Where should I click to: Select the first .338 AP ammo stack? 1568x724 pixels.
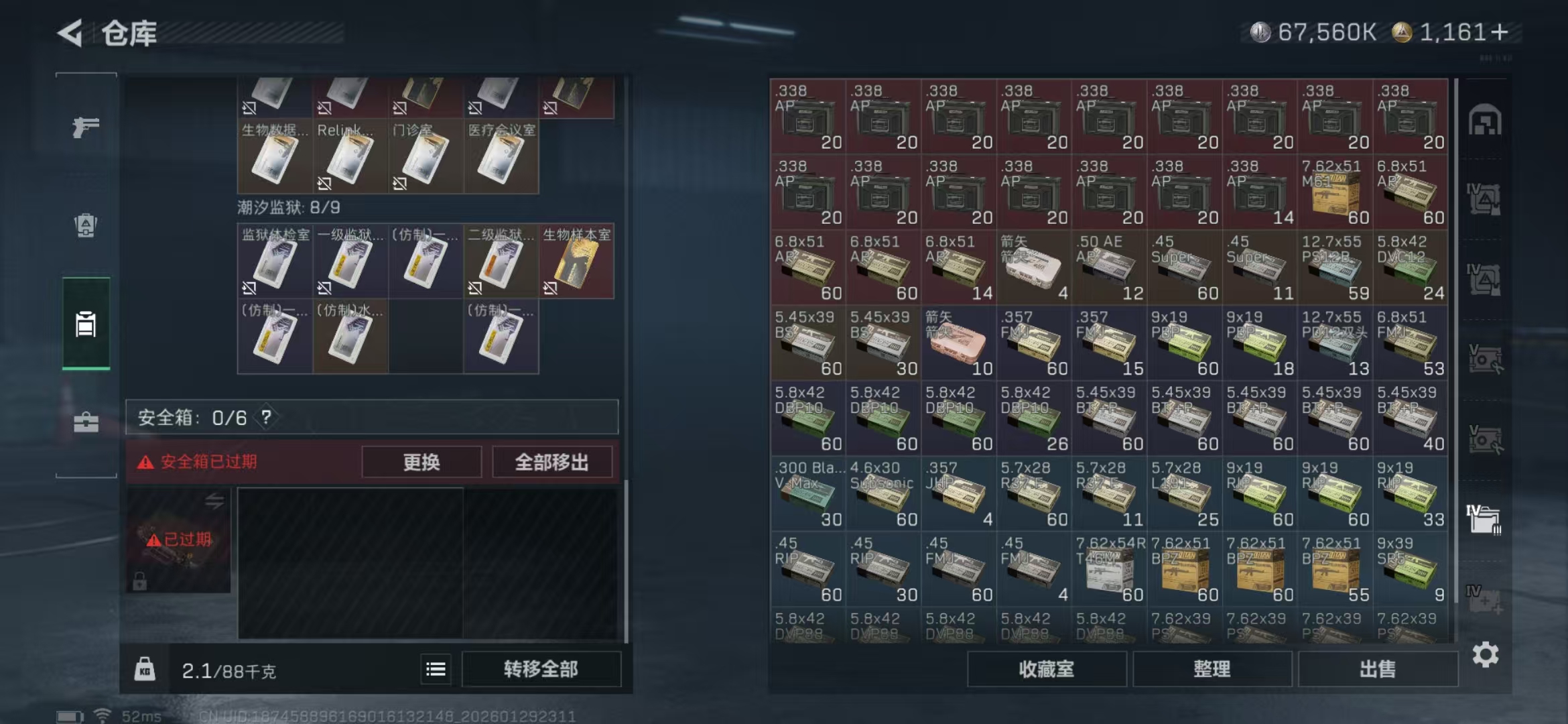tap(807, 118)
